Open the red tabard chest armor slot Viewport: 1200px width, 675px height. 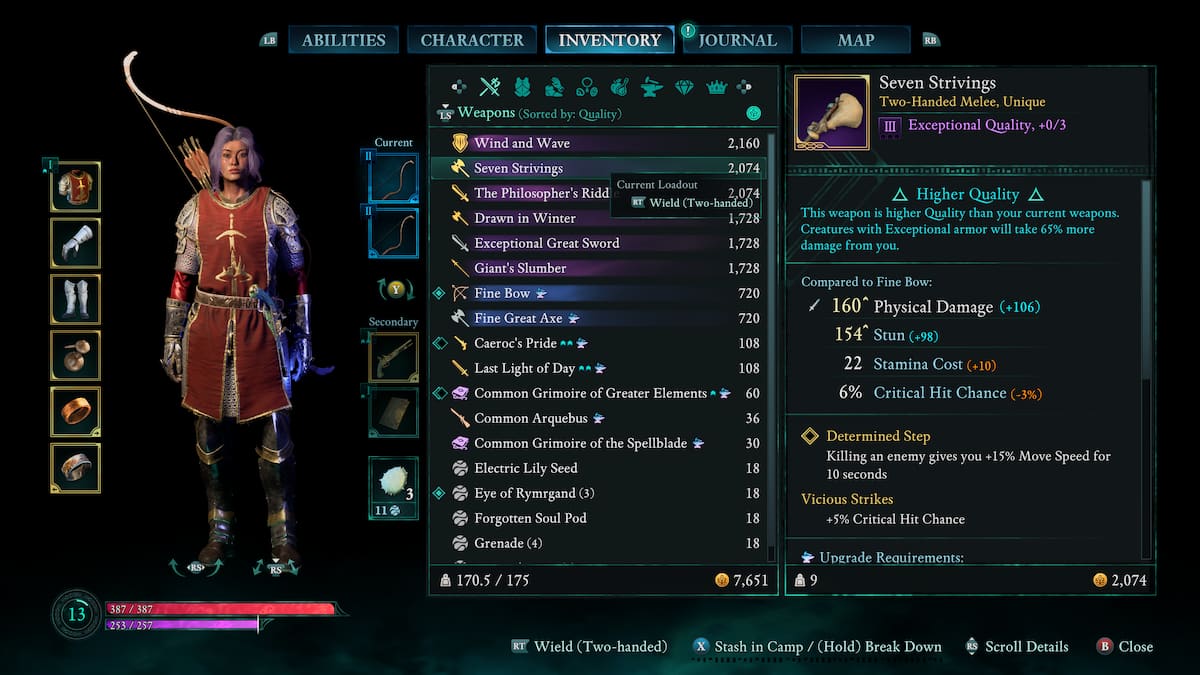click(76, 187)
